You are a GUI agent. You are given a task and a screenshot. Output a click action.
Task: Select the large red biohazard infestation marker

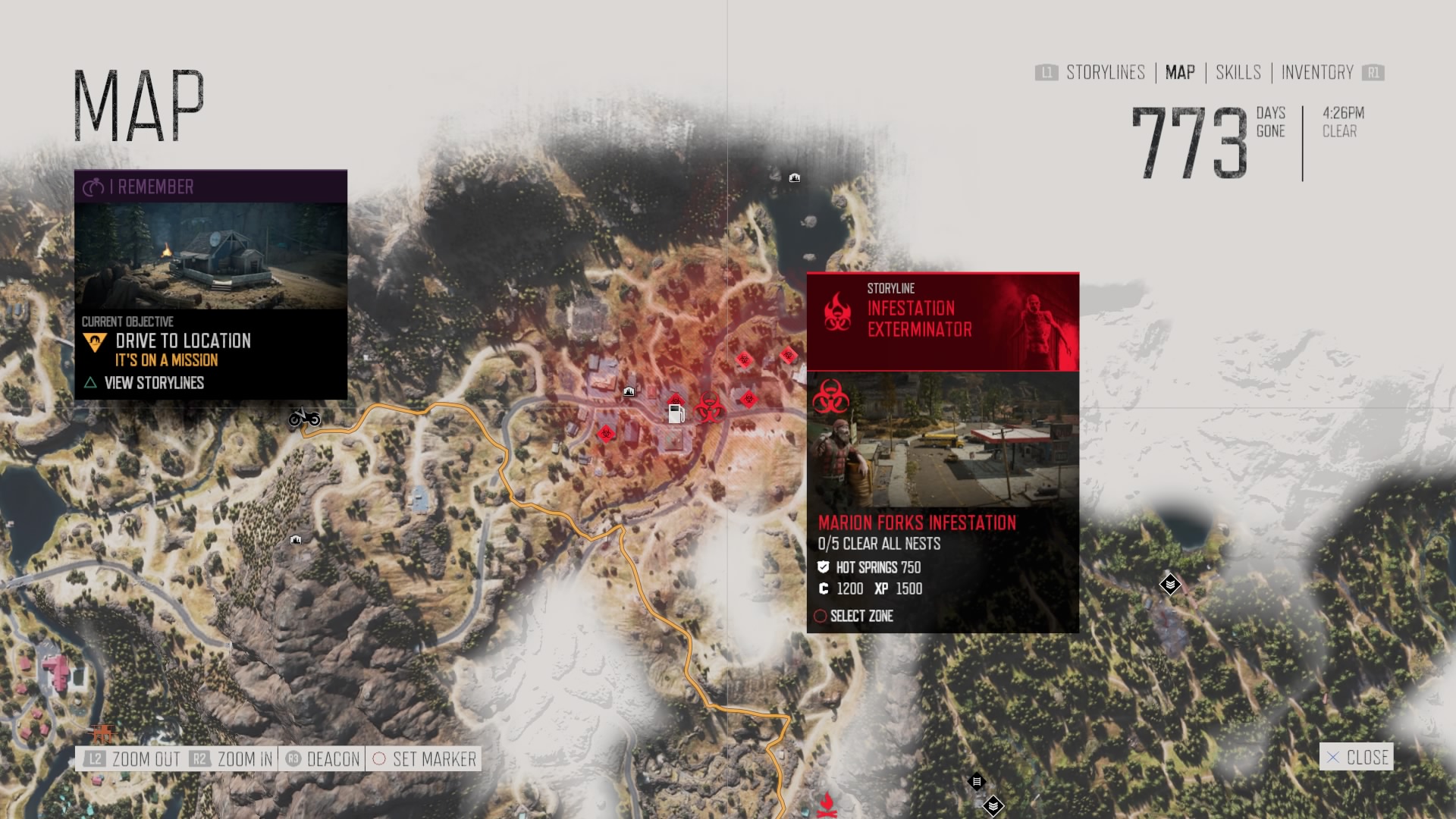[x=709, y=408]
